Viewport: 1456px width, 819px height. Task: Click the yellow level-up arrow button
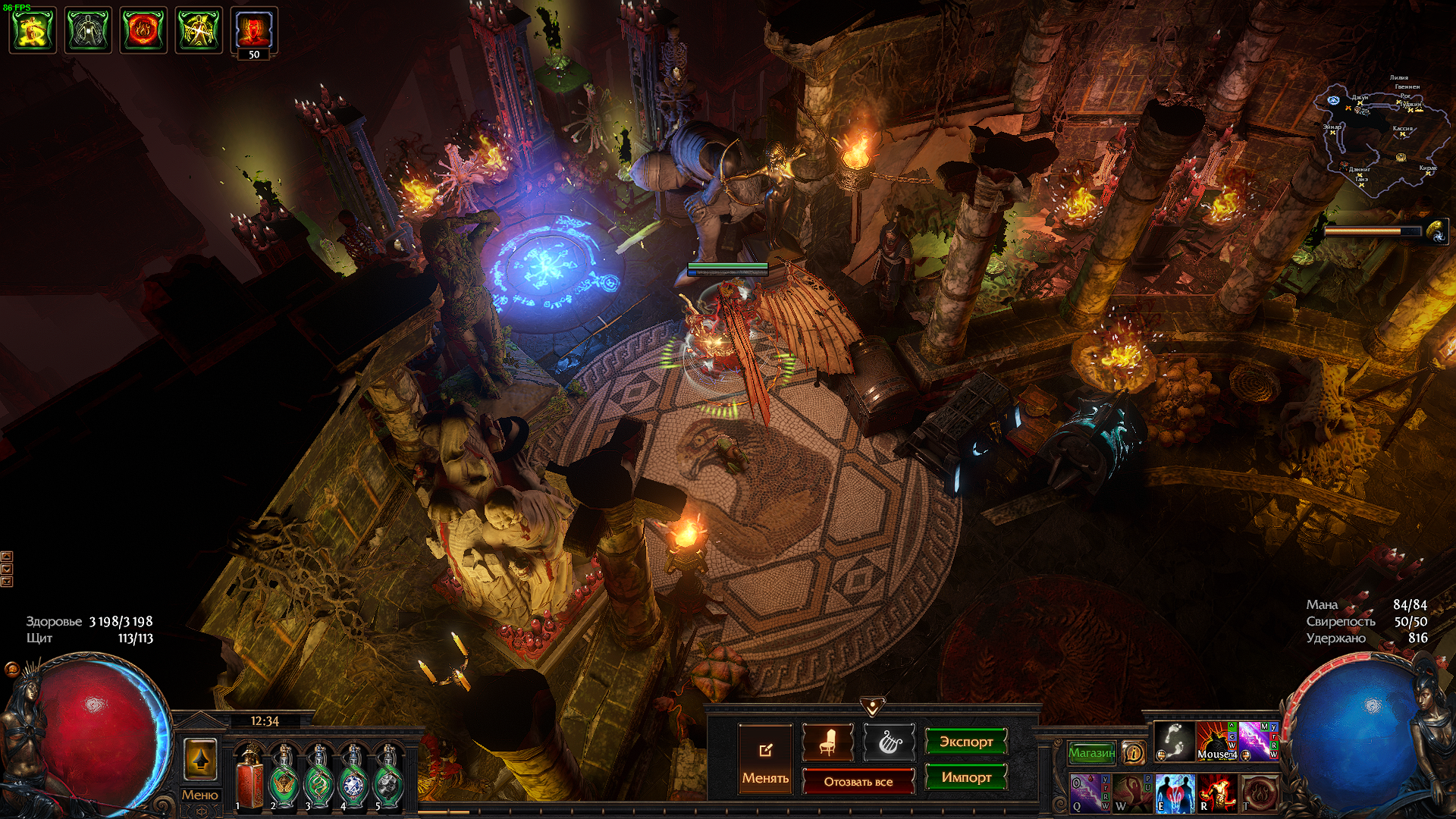coord(200,759)
